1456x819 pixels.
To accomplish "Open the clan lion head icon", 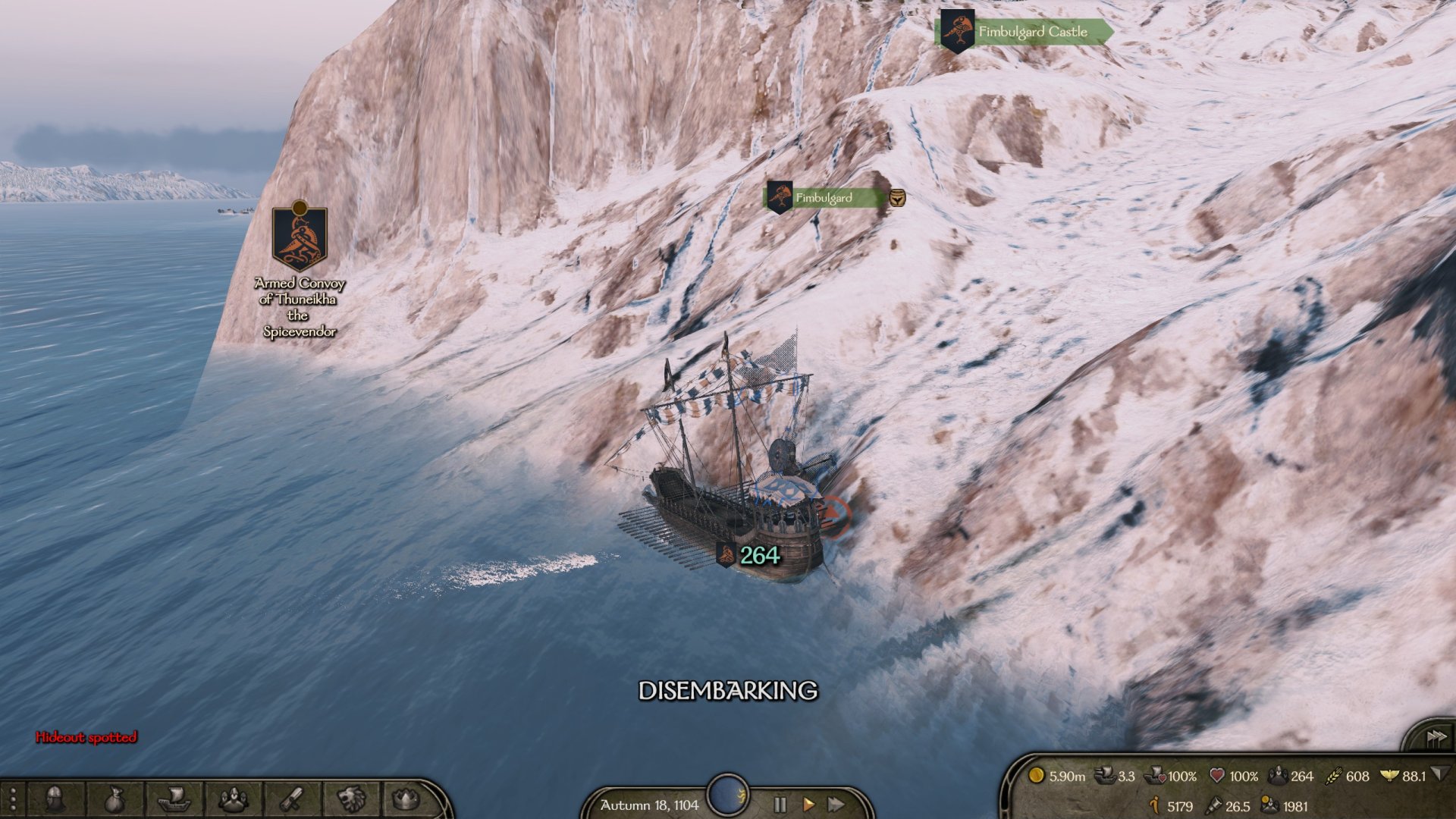I will (x=351, y=799).
